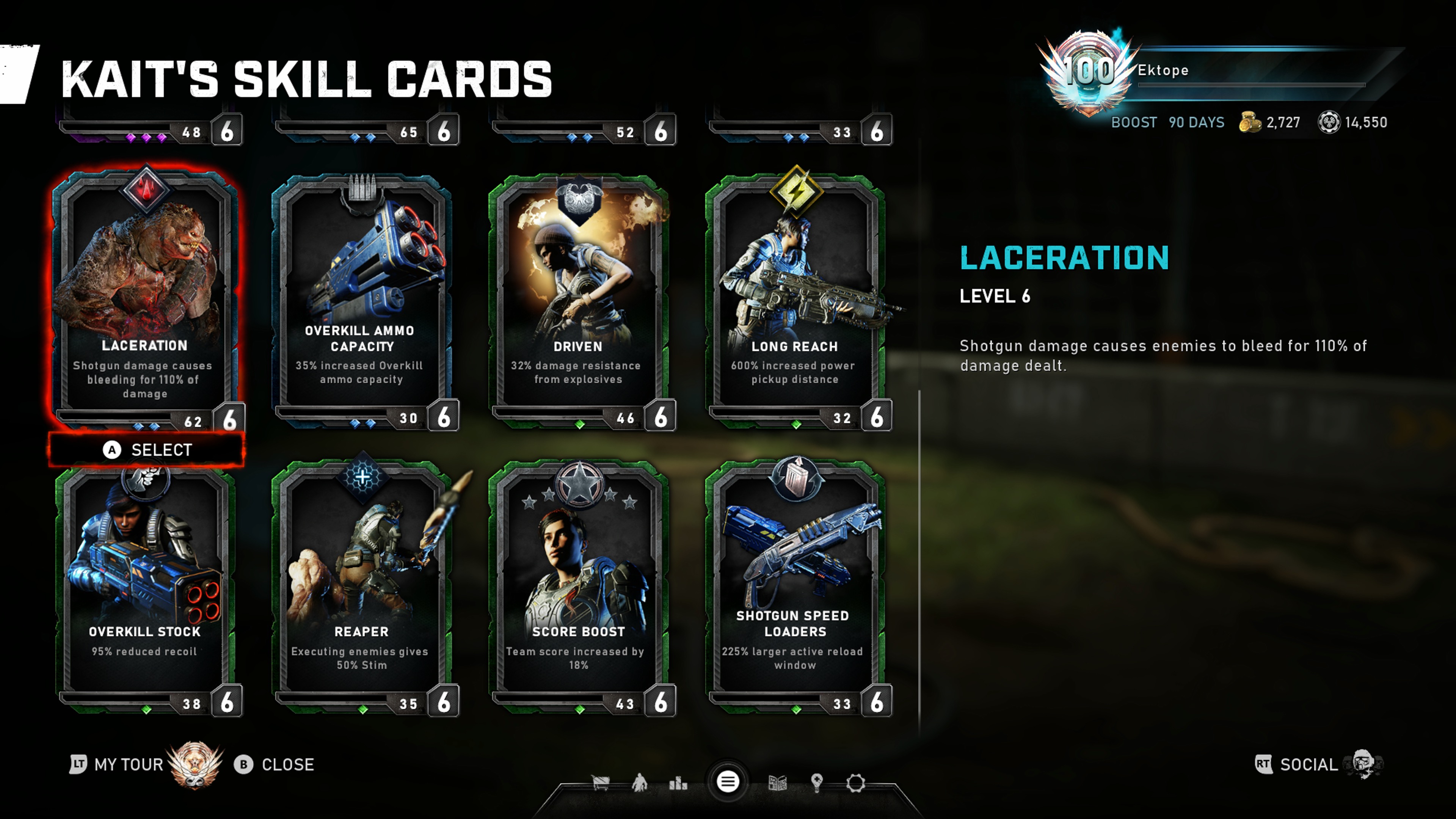Show the stats bar-chart icon
Viewport: 1456px width, 819px height.
[x=678, y=783]
